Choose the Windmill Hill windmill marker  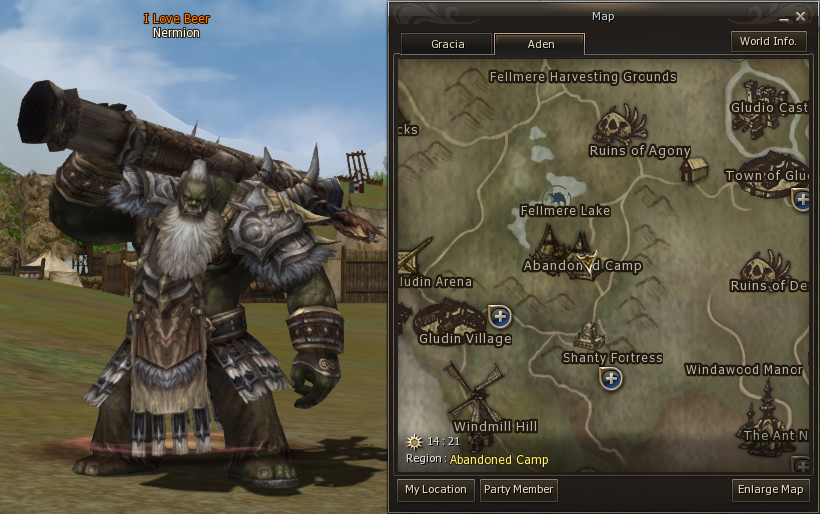(x=473, y=392)
